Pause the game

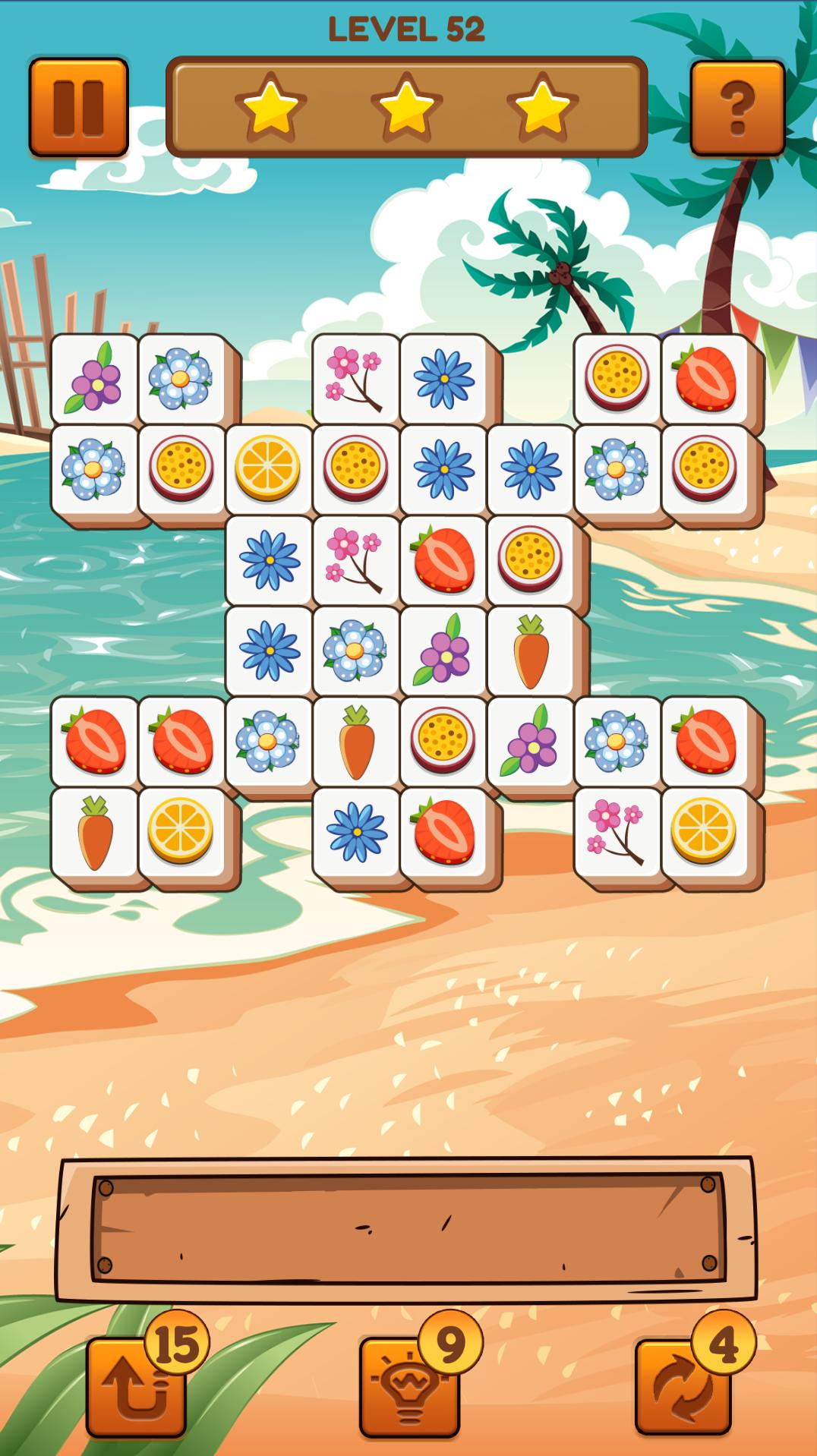[78, 107]
